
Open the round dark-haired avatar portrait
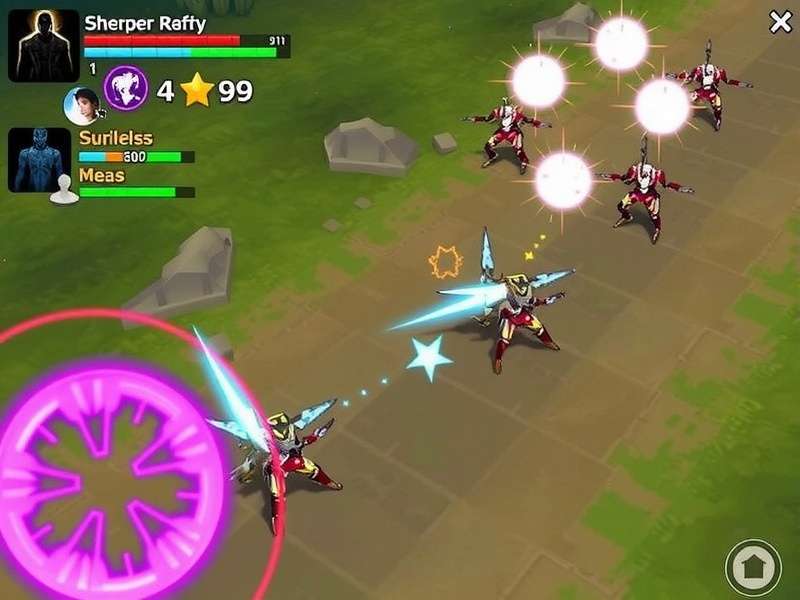[x=83, y=105]
